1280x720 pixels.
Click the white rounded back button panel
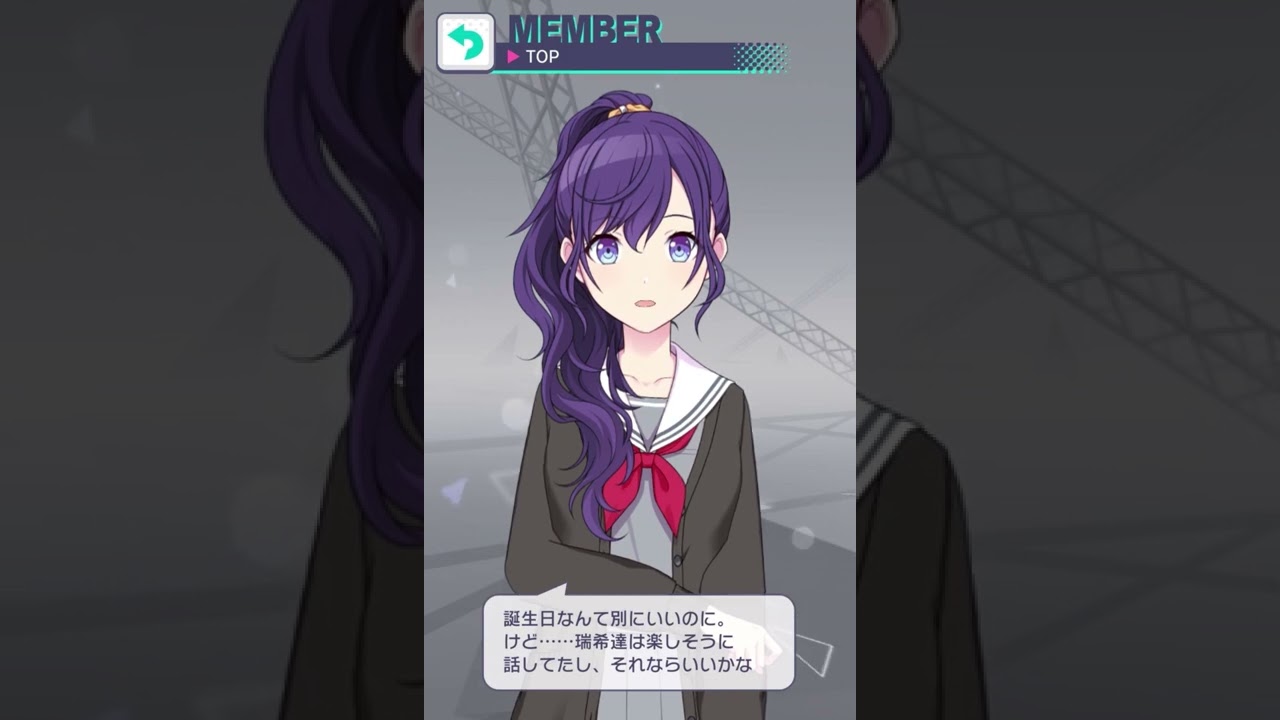point(465,40)
